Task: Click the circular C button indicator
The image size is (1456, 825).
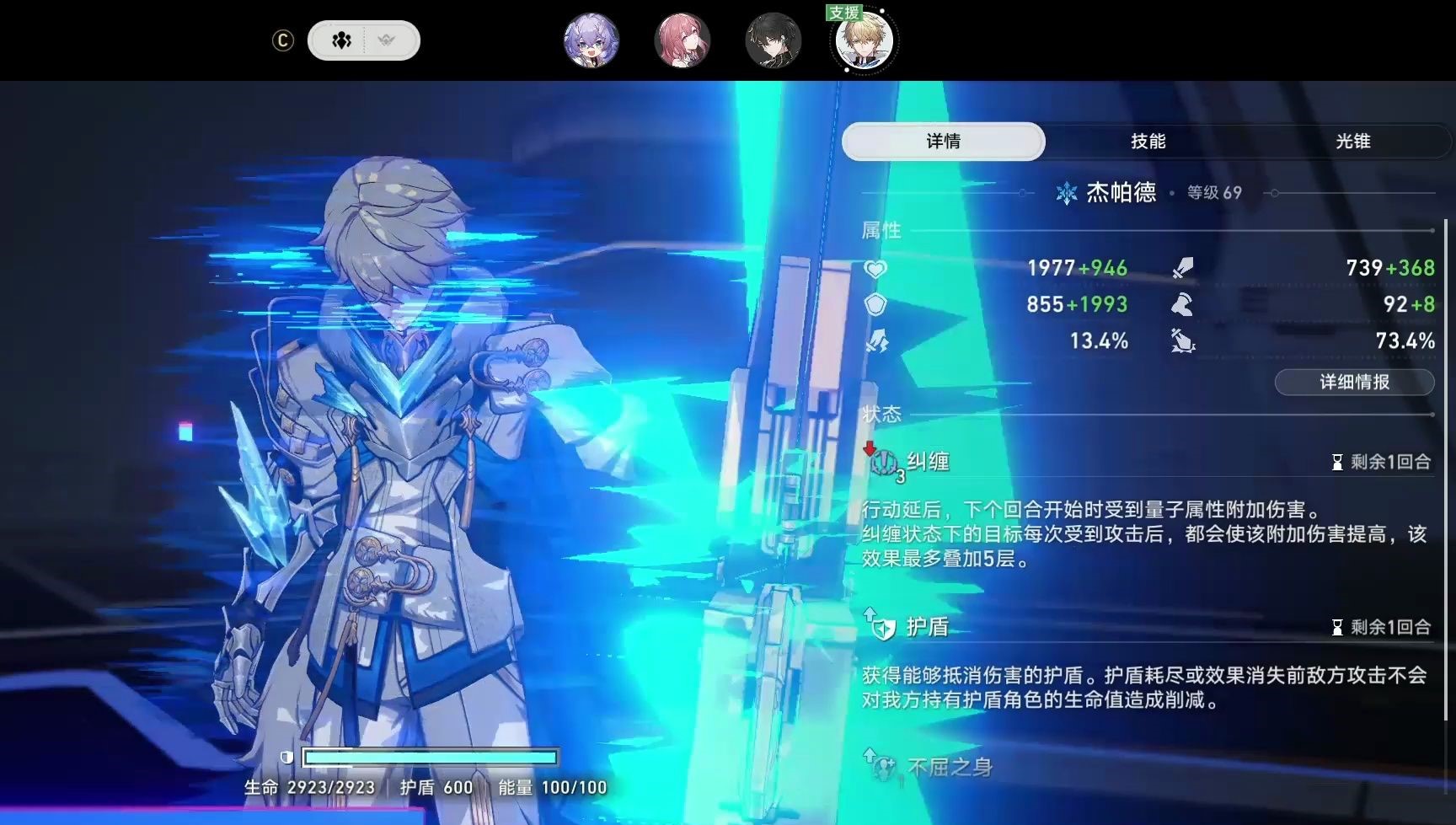Action: click(284, 40)
